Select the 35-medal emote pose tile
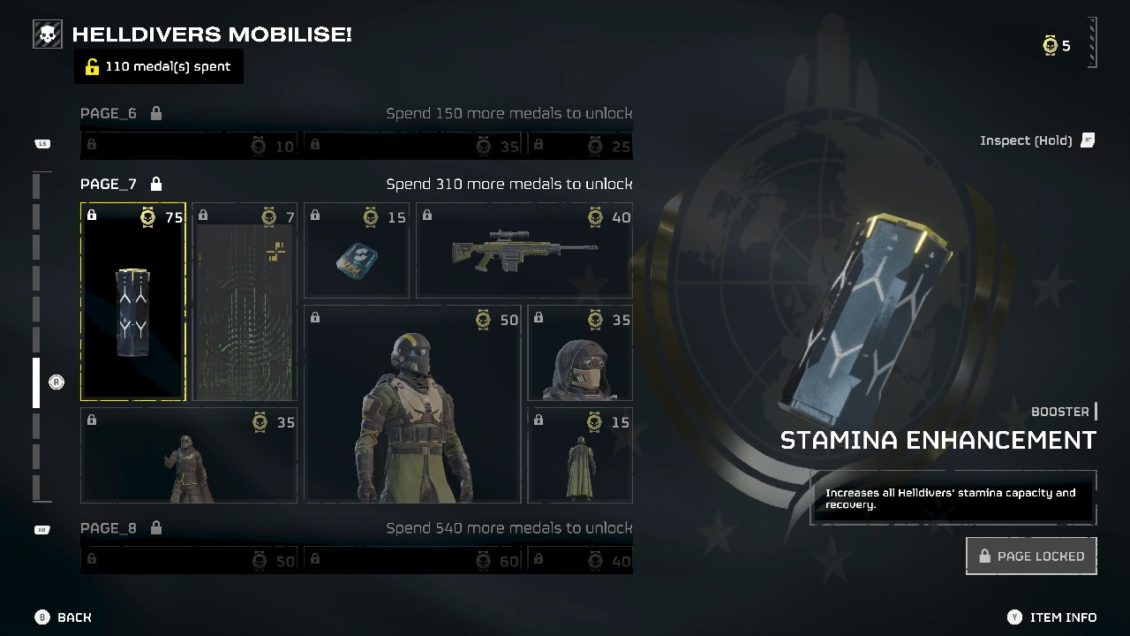This screenshot has width=1130, height=636. (x=188, y=455)
